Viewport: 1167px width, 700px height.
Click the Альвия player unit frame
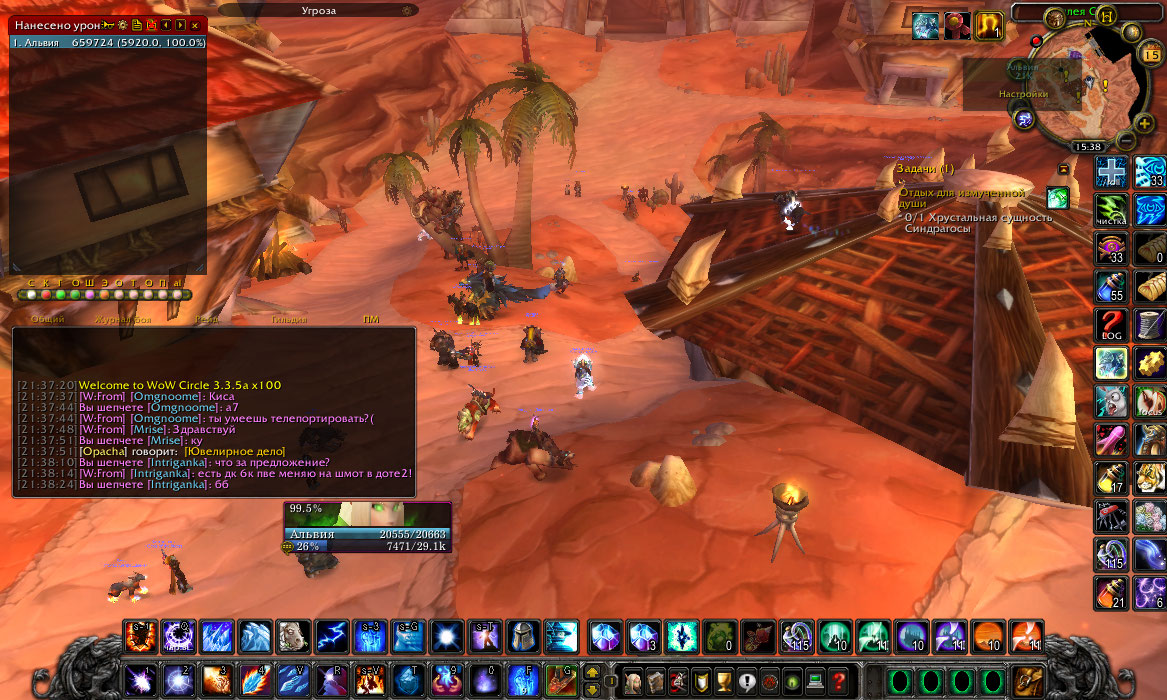click(x=367, y=527)
